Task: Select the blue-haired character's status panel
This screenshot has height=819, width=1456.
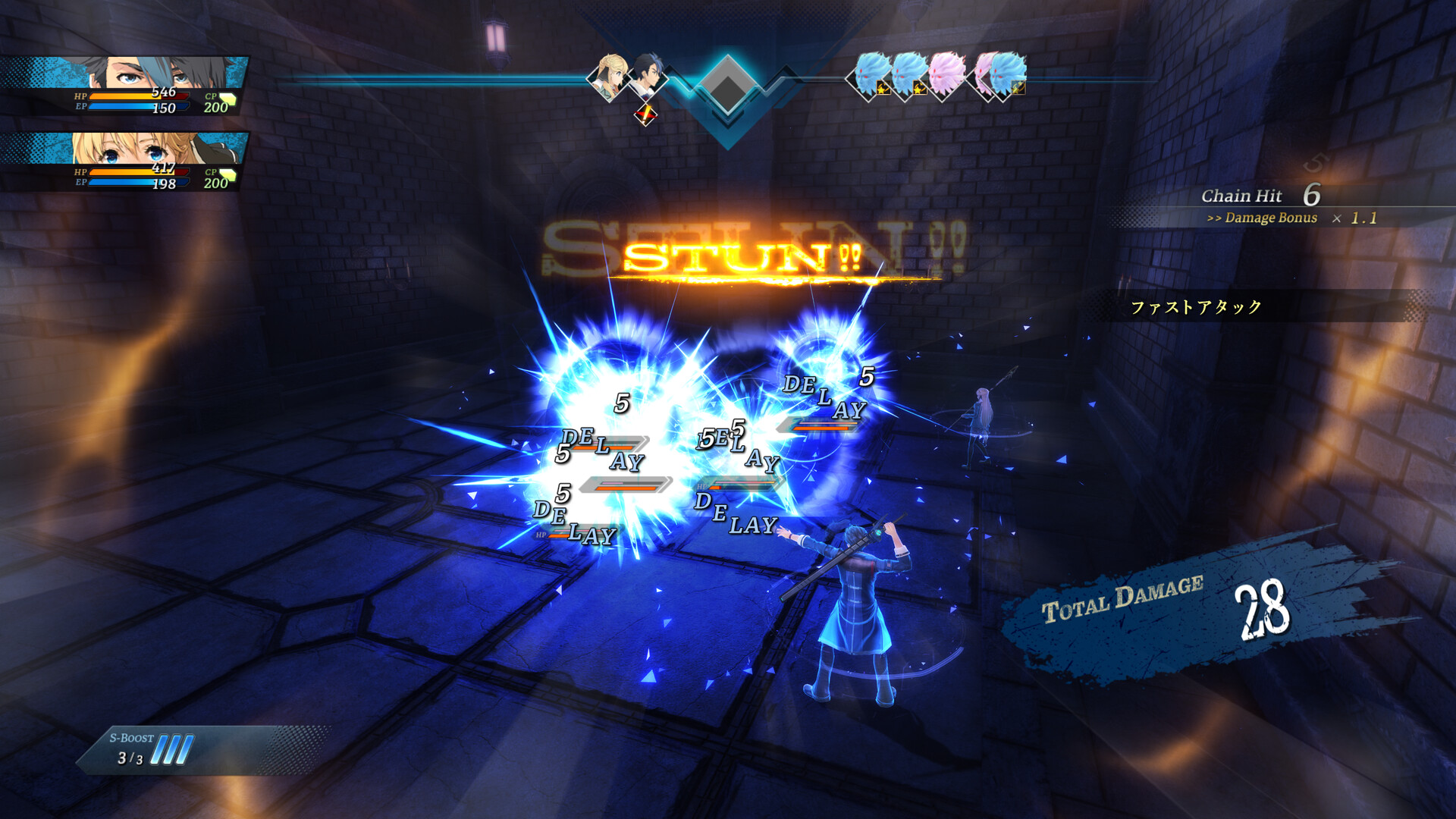Action: (x=125, y=86)
